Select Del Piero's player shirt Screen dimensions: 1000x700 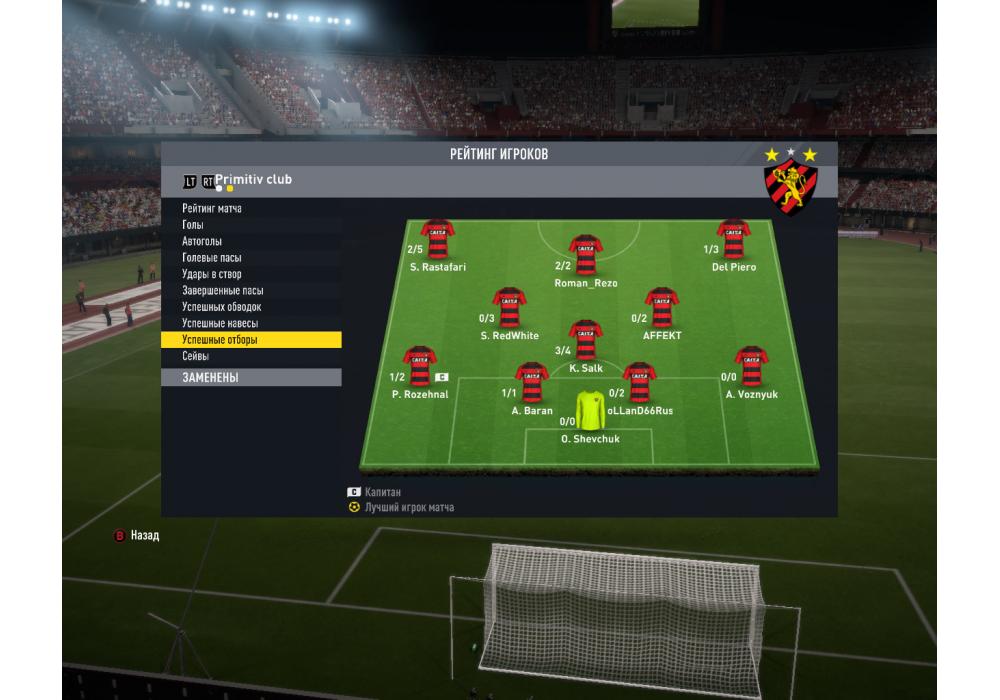coord(733,240)
